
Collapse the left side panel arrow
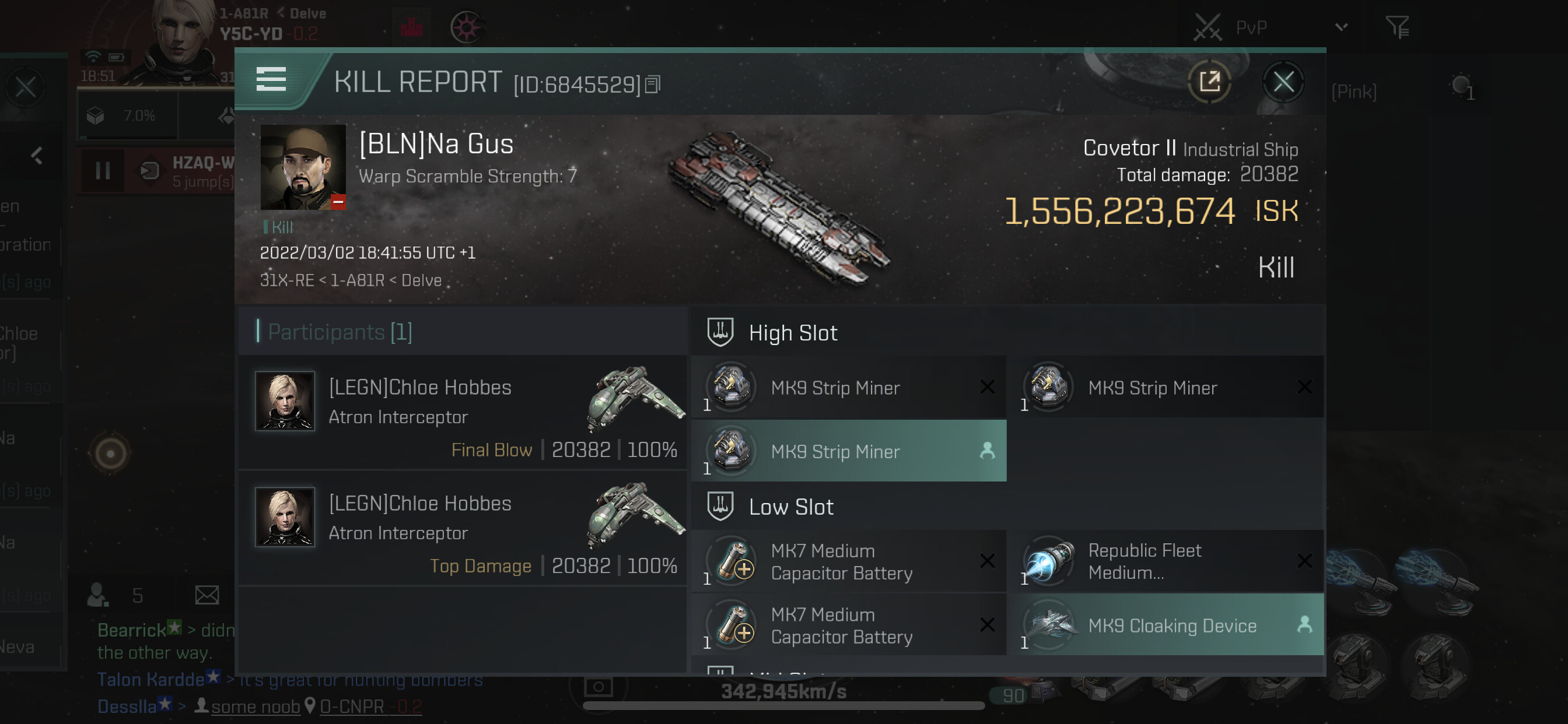pyautogui.click(x=37, y=156)
